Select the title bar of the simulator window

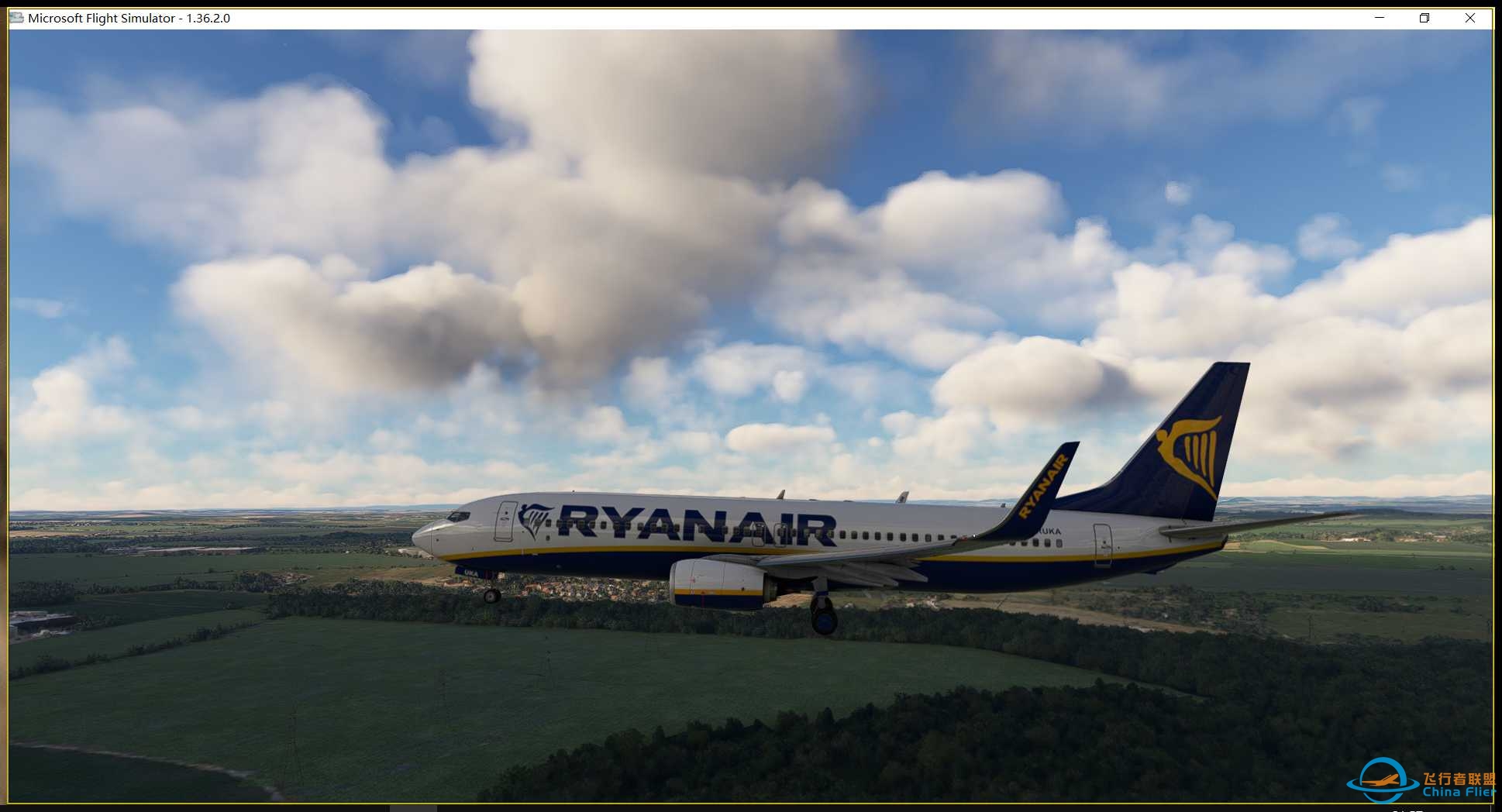coord(698,17)
